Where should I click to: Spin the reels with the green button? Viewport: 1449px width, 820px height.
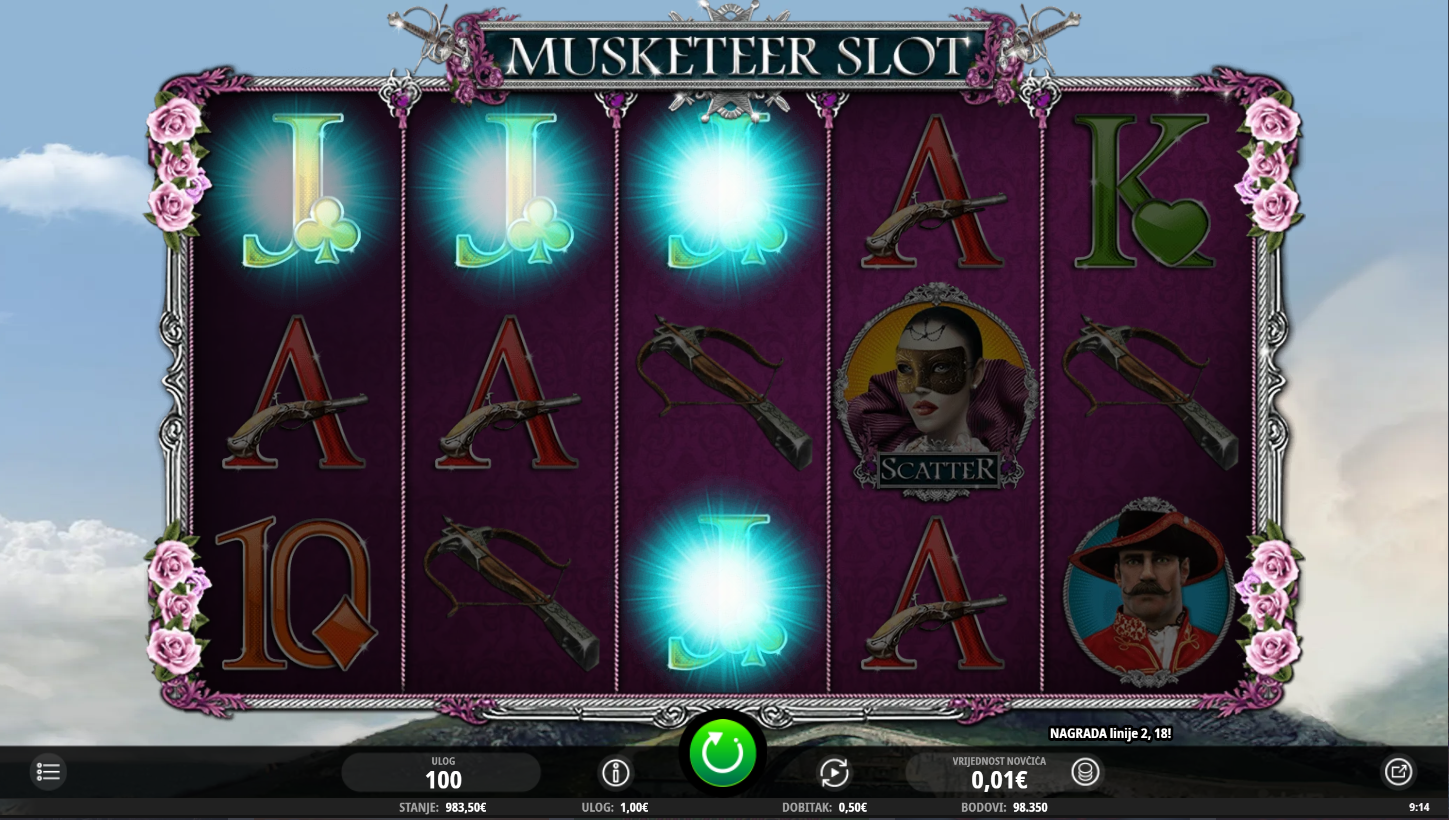click(x=722, y=754)
